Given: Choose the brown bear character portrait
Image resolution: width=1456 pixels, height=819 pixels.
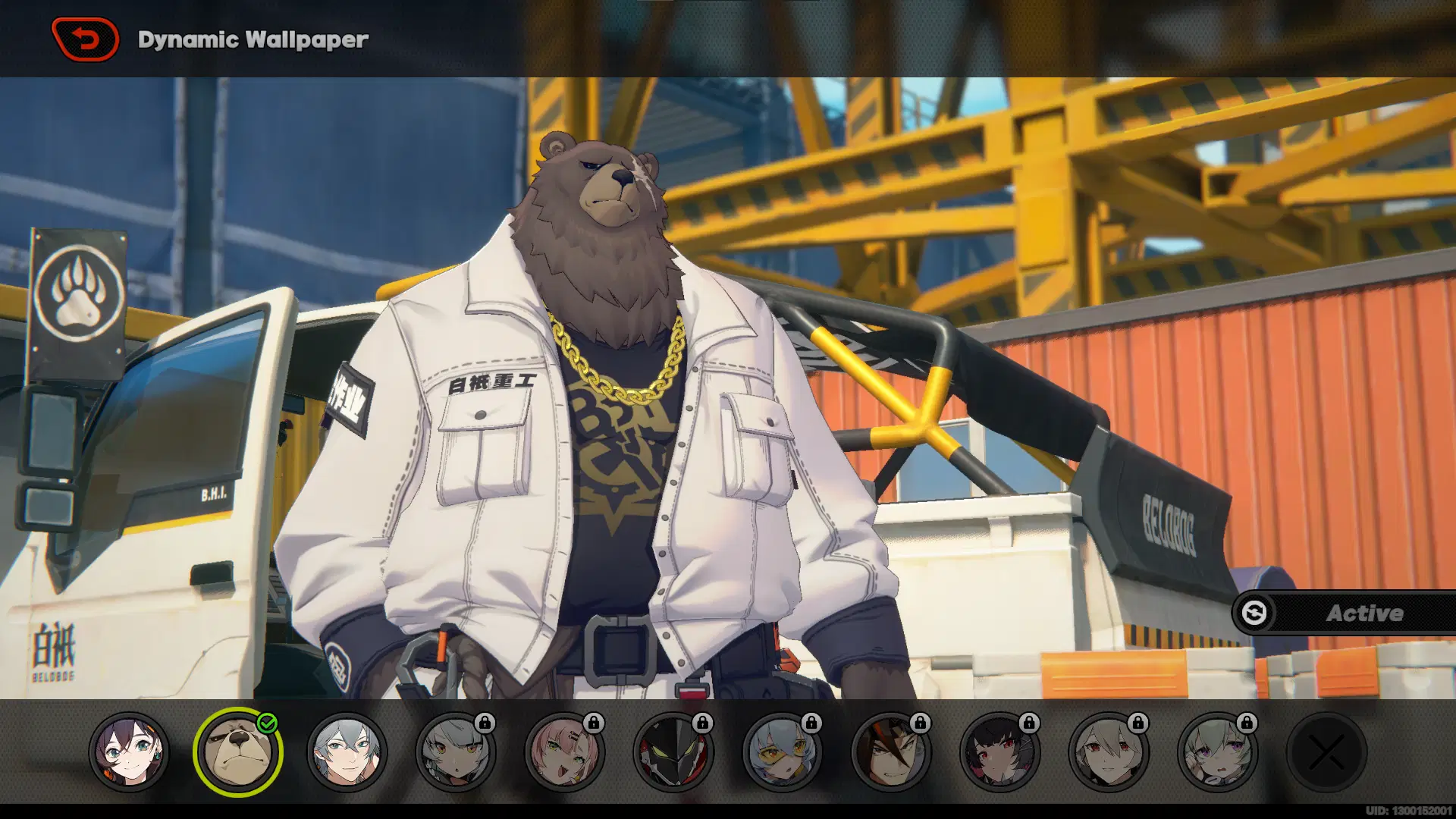Looking at the screenshot, I should [237, 752].
